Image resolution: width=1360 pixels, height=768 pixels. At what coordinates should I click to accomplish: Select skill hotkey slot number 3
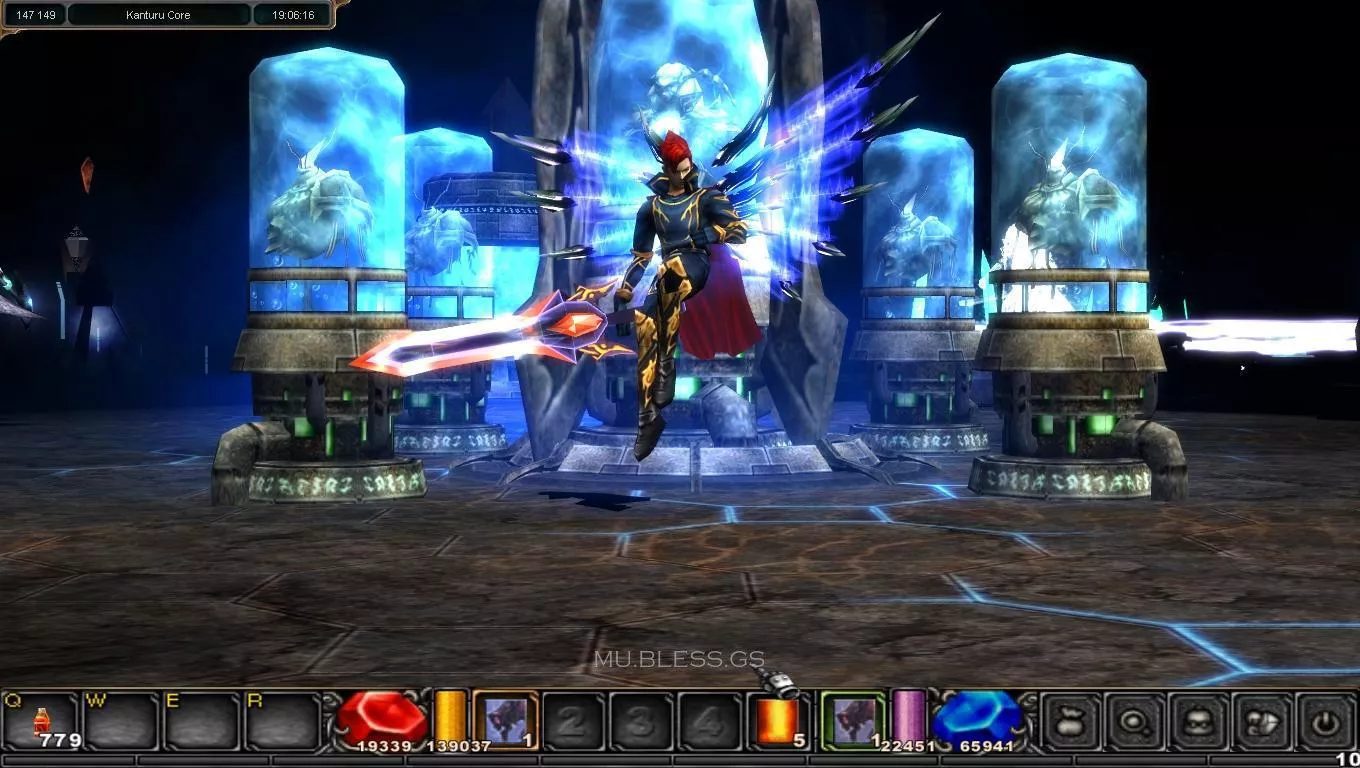[x=641, y=721]
